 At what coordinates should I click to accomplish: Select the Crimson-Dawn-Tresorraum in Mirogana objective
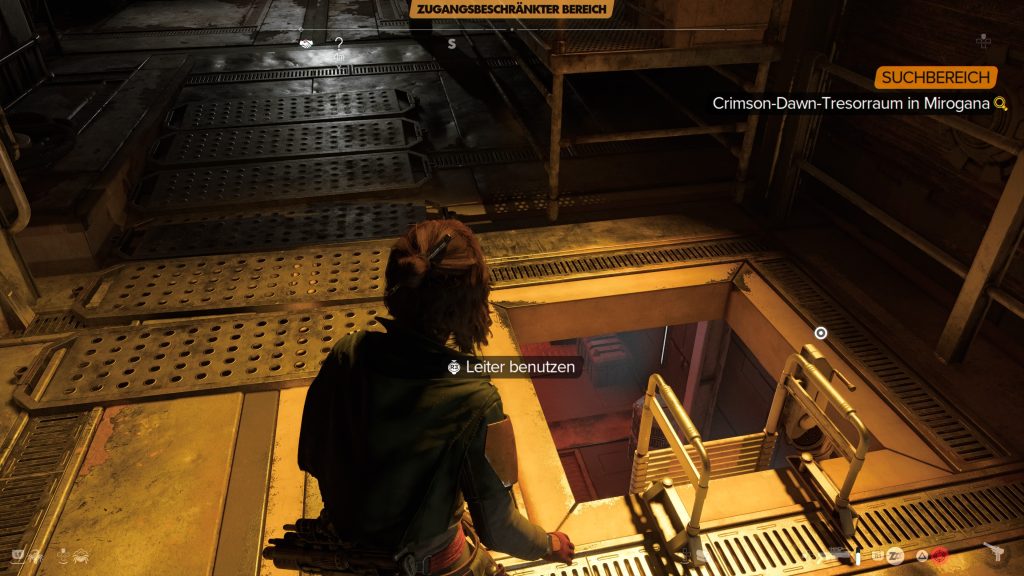pos(852,103)
